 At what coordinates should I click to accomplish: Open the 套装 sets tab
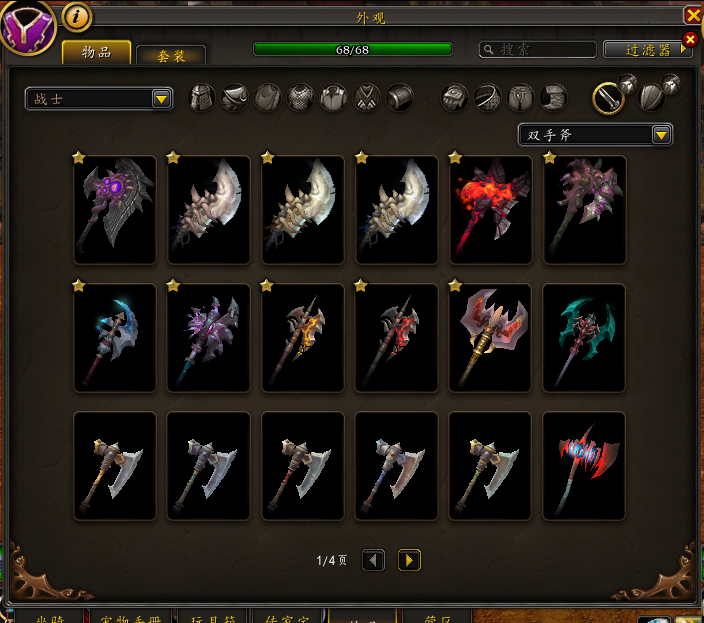pyautogui.click(x=171, y=56)
